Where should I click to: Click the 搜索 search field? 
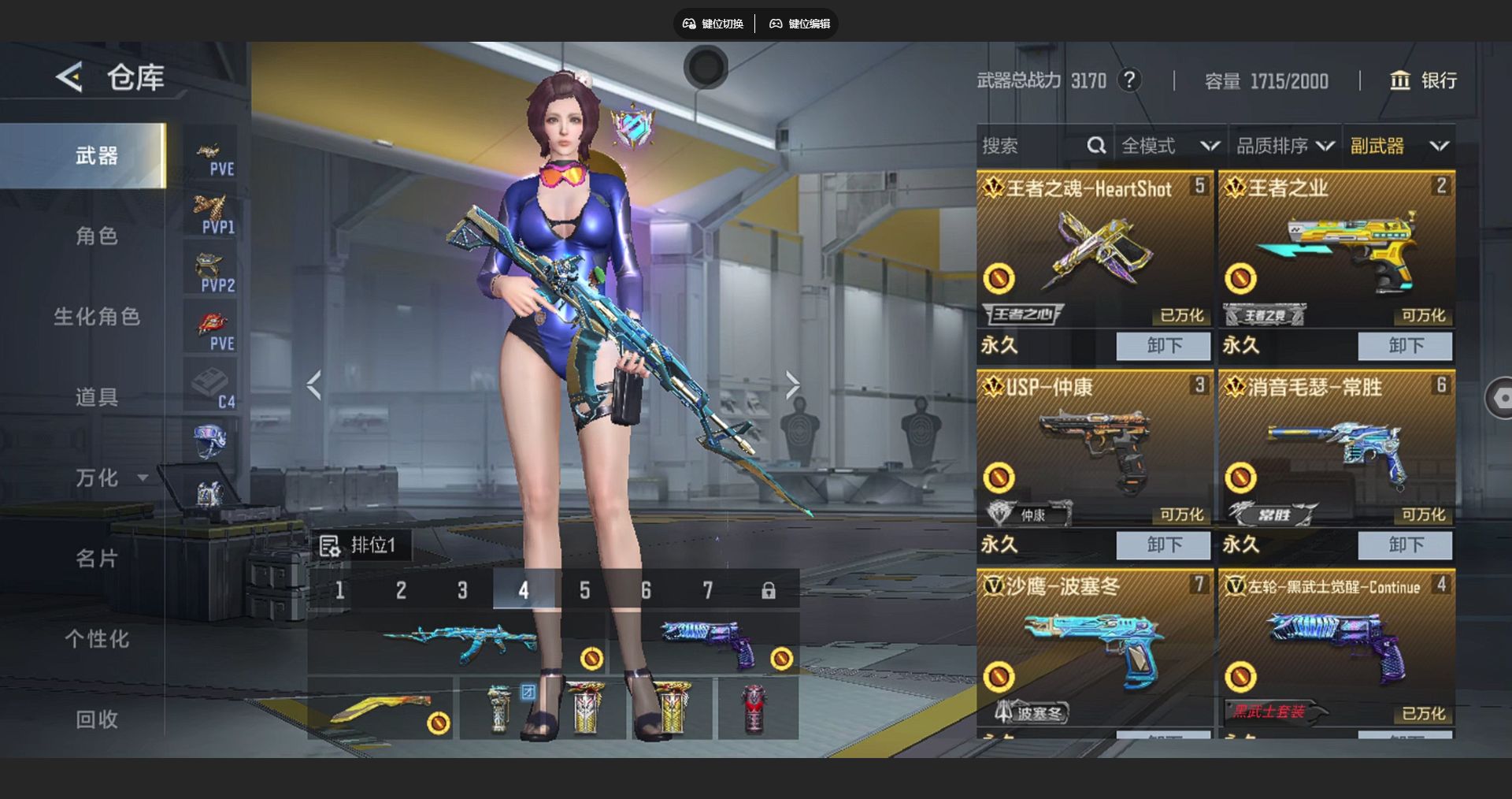[1032, 146]
